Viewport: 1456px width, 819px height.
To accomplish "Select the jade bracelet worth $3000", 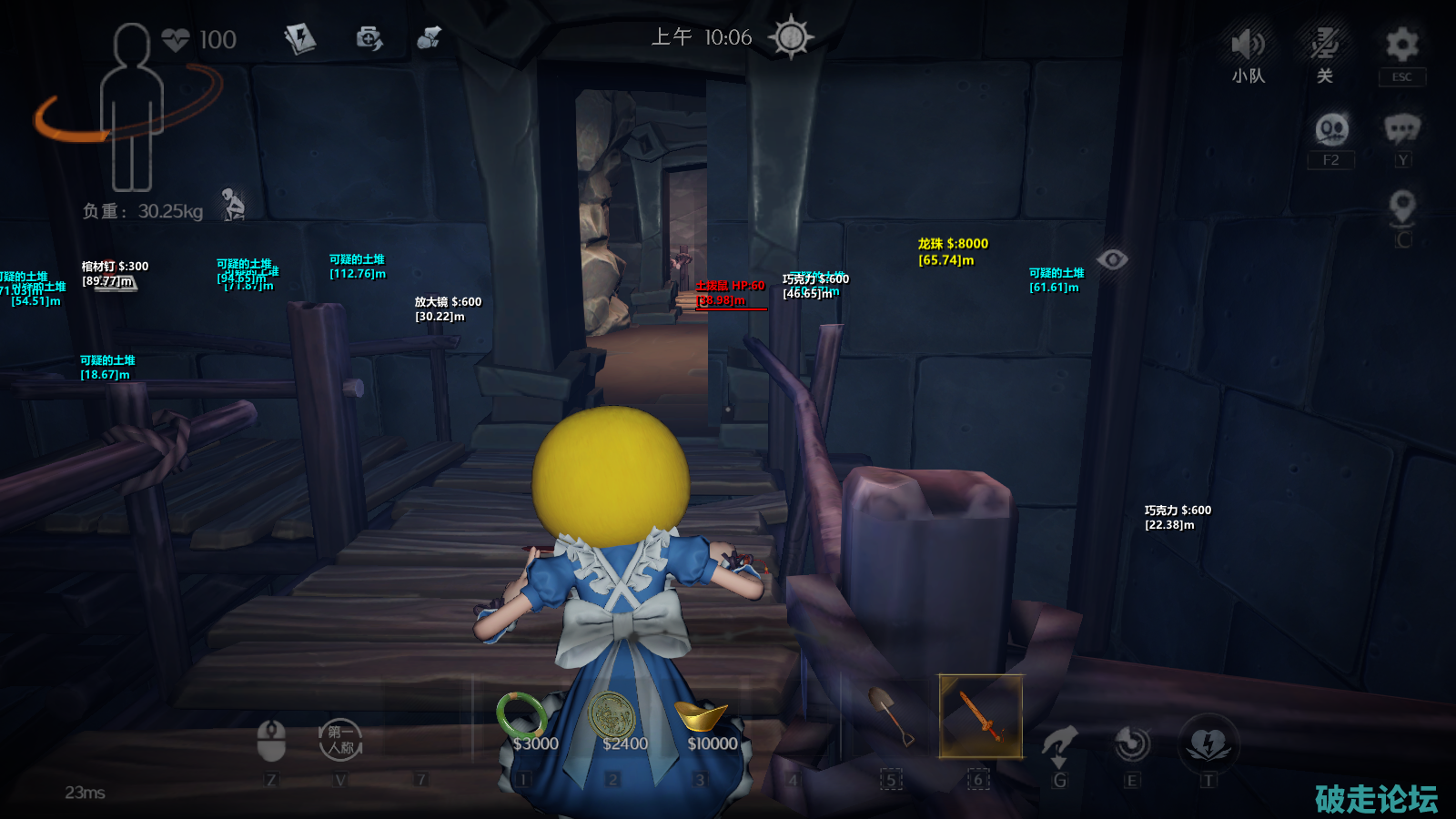I will (x=521, y=715).
